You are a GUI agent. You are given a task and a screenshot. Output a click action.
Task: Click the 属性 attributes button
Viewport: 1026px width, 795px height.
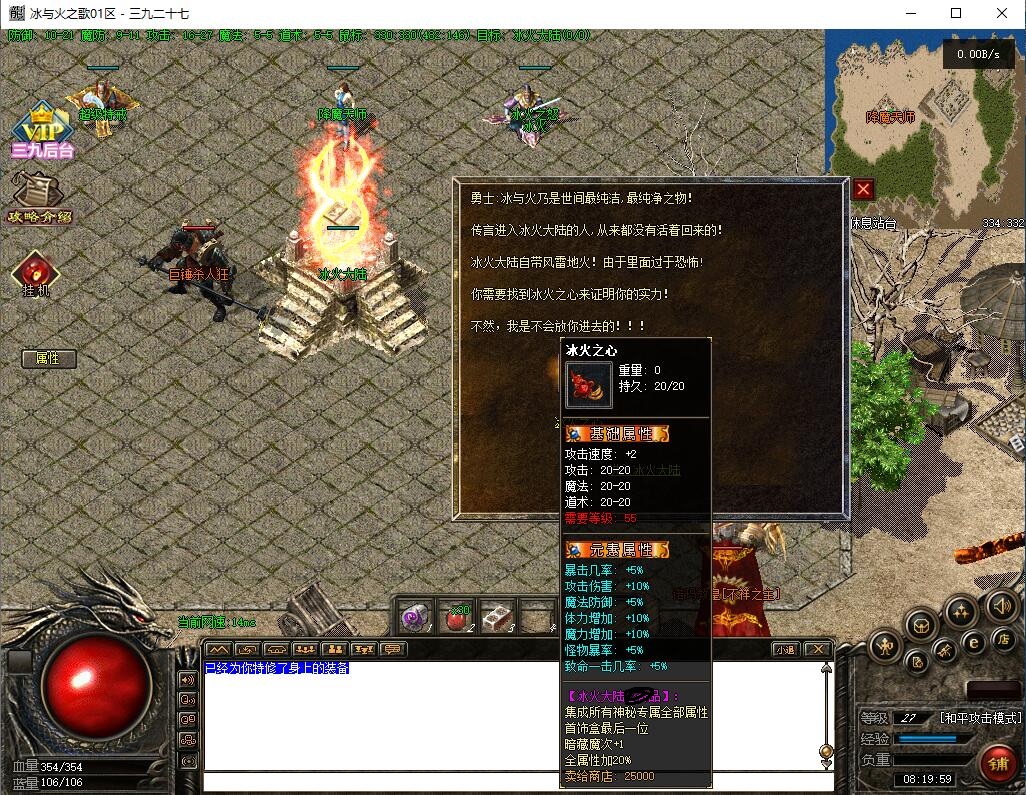tap(48, 358)
